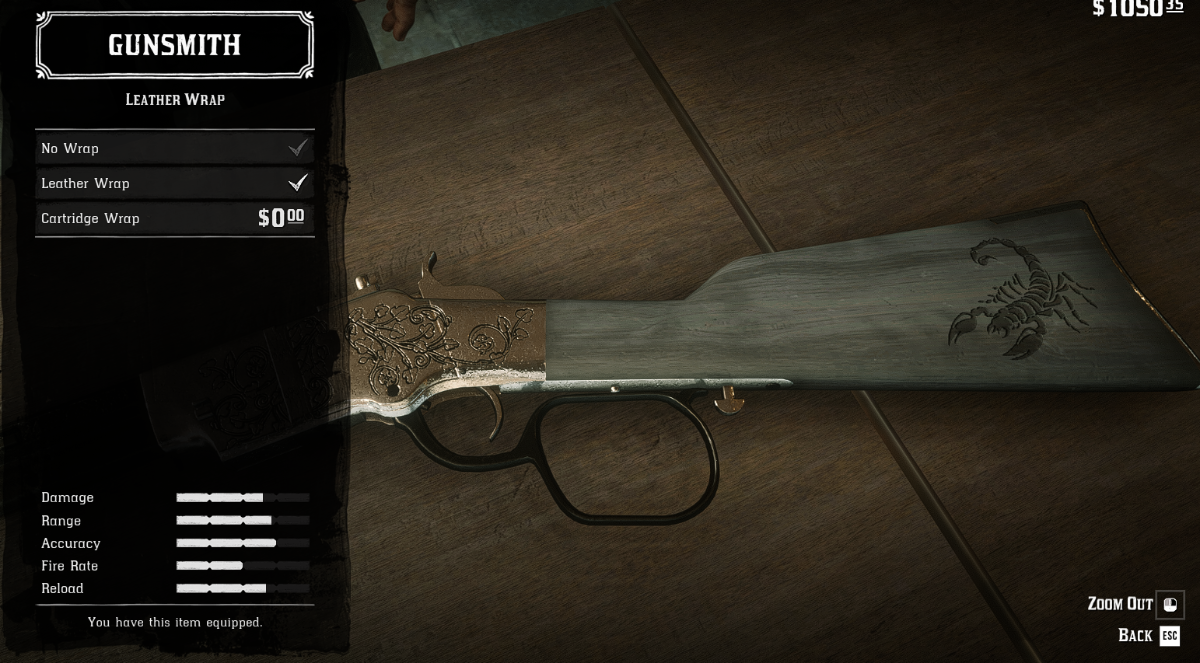This screenshot has height=663, width=1200.
Task: Choose the Leather Wrap option
Action: pos(174,183)
